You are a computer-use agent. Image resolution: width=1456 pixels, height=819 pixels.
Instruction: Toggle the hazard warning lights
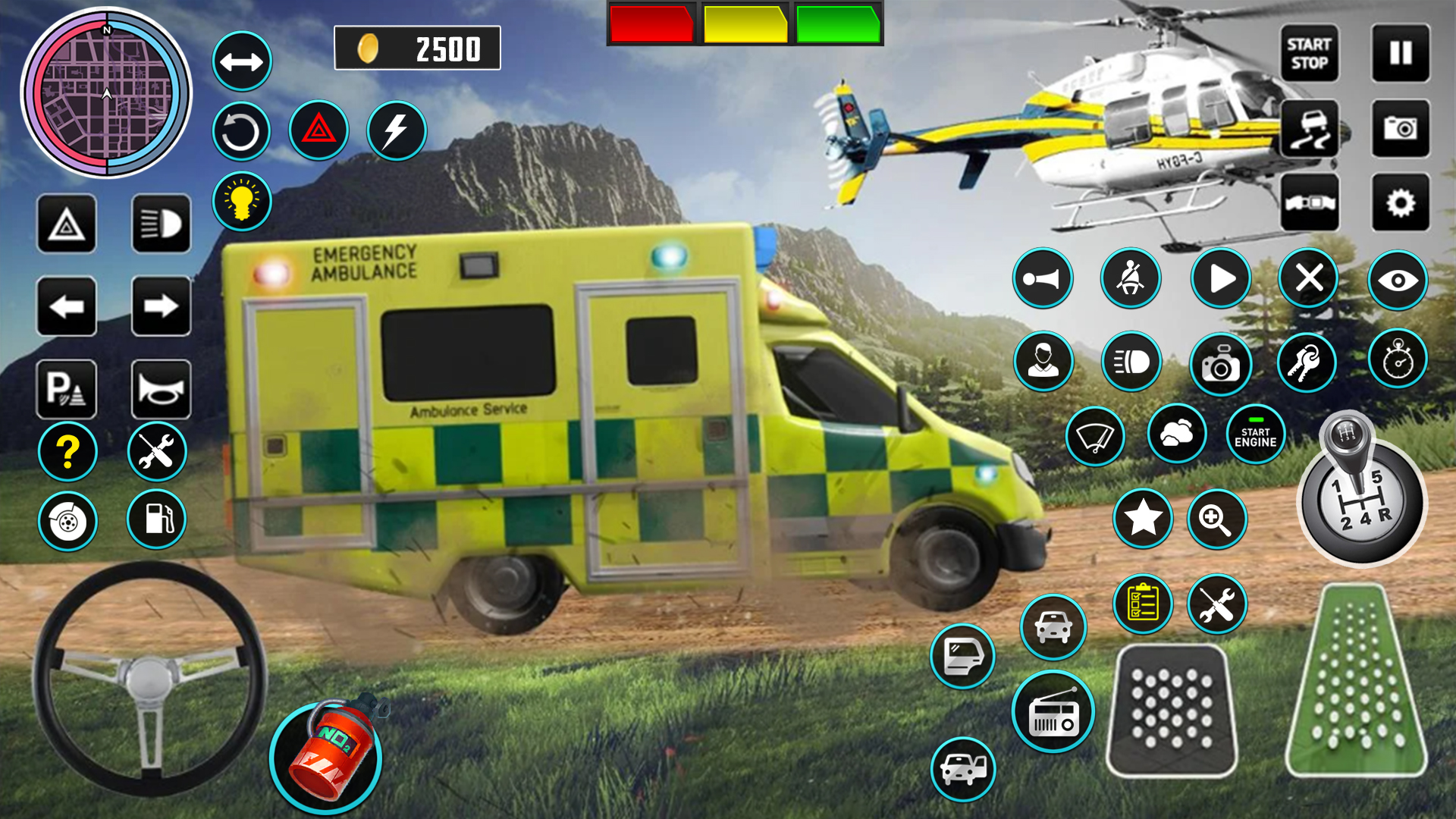pos(318,130)
